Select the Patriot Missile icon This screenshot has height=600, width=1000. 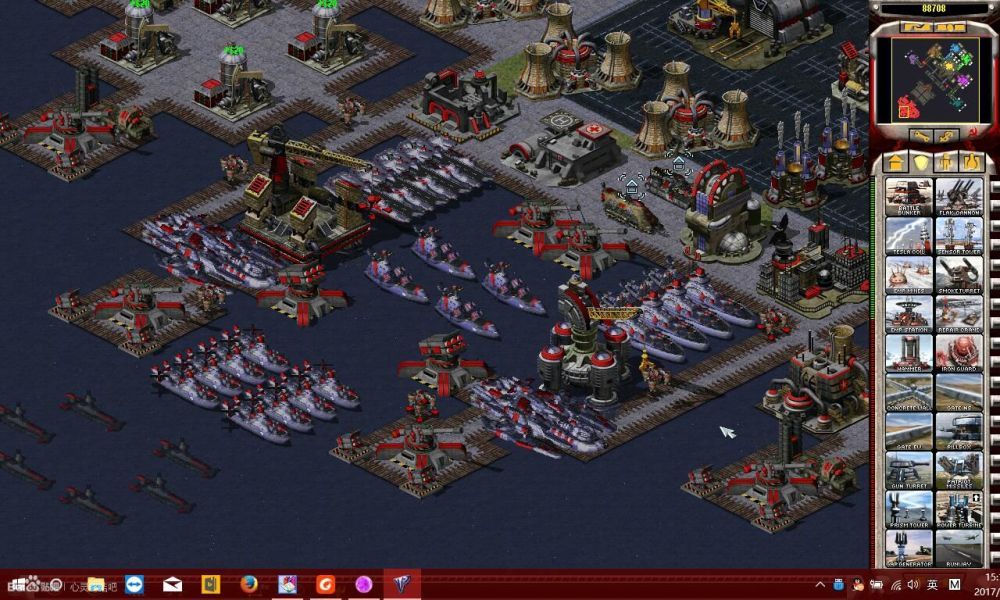coord(959,470)
